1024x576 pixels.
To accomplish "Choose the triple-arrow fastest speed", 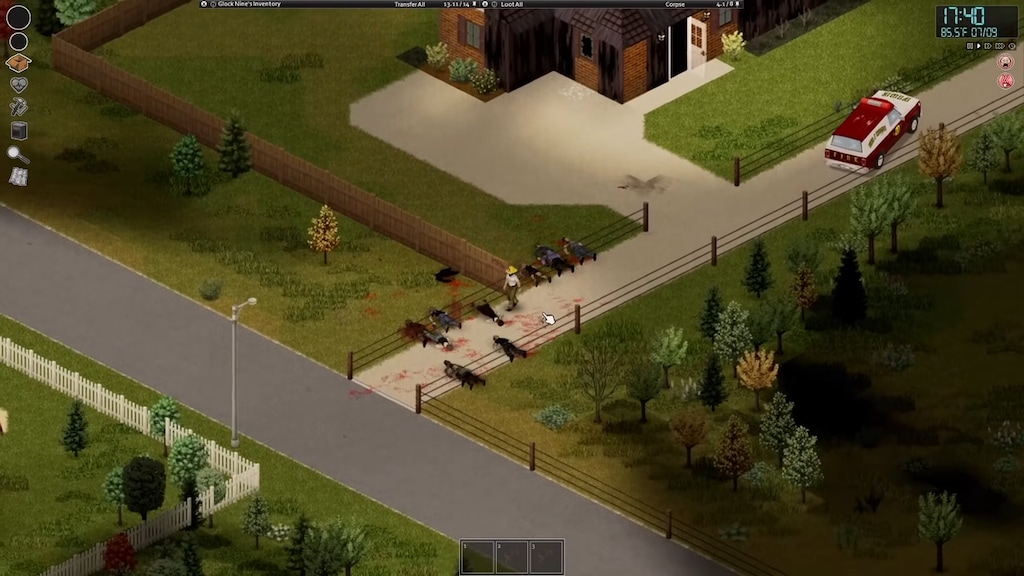I will (x=1002, y=46).
